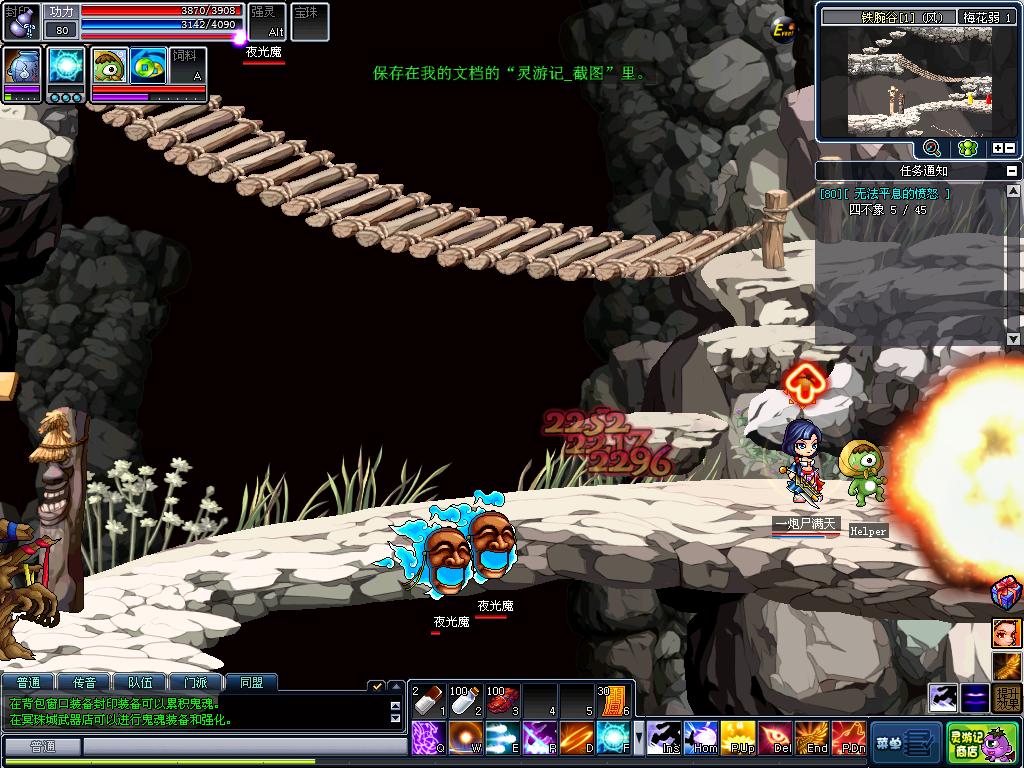1024x768 pixels.
Task: Trigger the red eye skill on Del
Action: pos(774,738)
